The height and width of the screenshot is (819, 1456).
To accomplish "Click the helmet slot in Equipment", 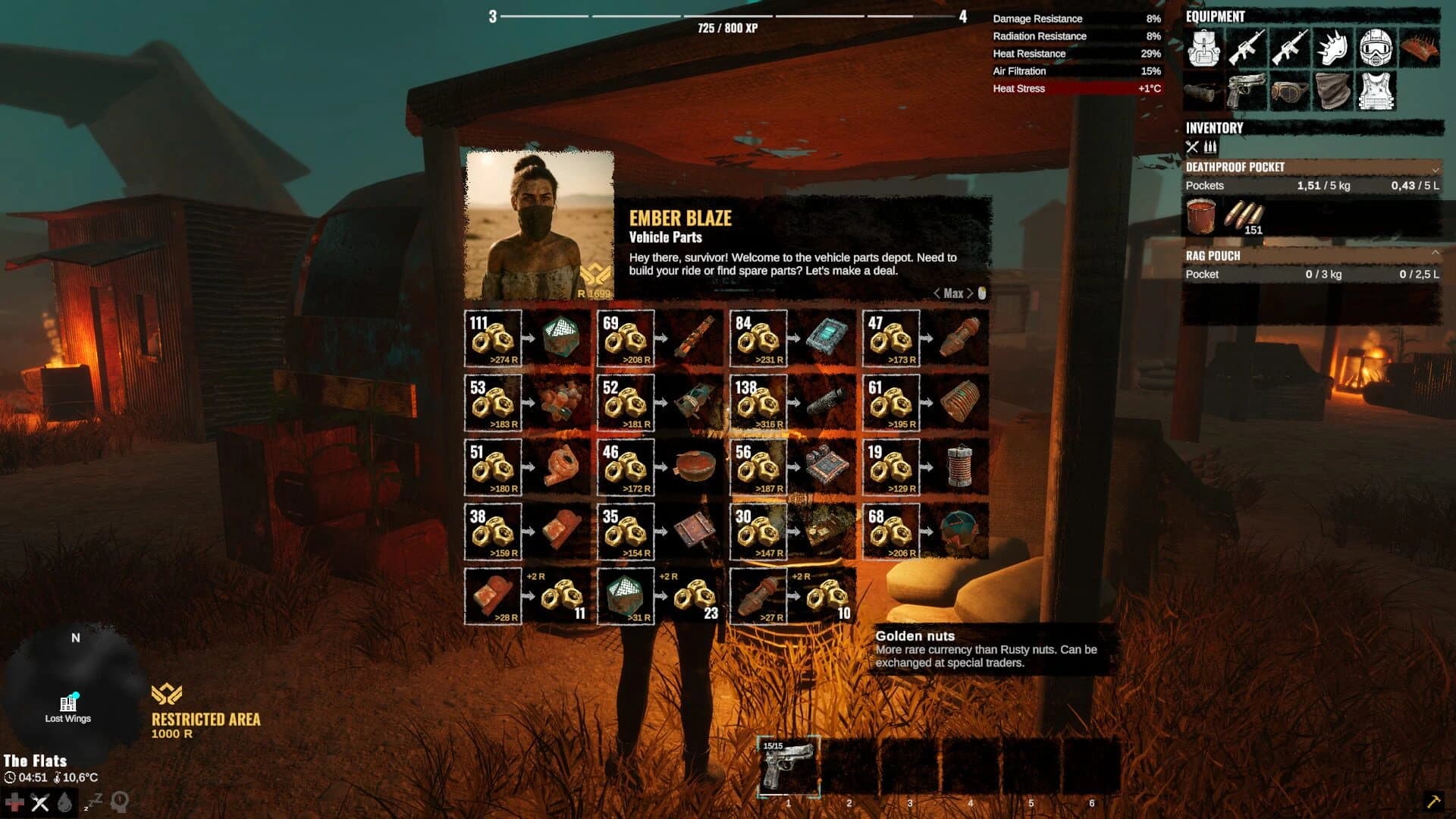I will click(1376, 47).
